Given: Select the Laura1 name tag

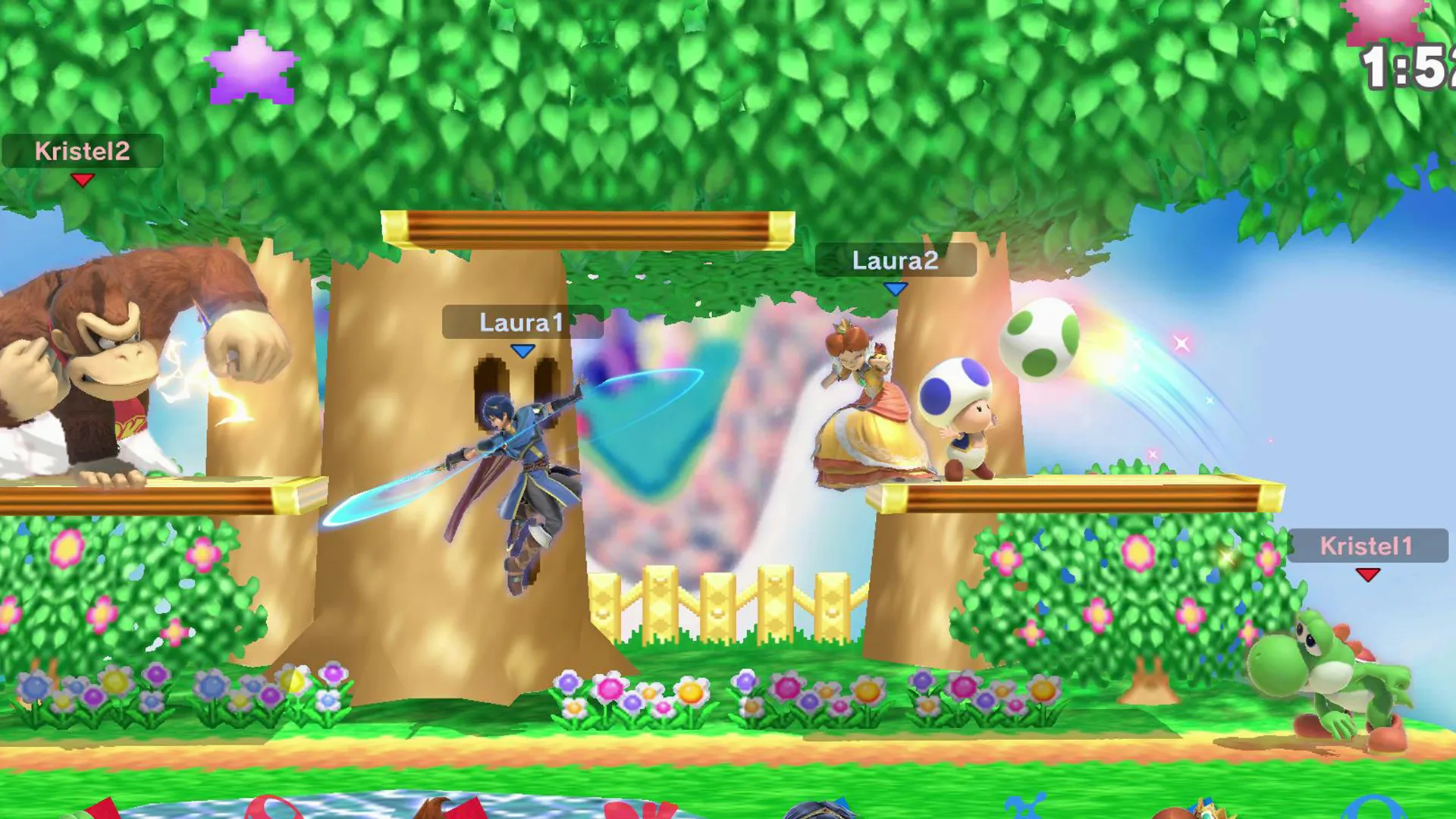Looking at the screenshot, I should click(522, 323).
